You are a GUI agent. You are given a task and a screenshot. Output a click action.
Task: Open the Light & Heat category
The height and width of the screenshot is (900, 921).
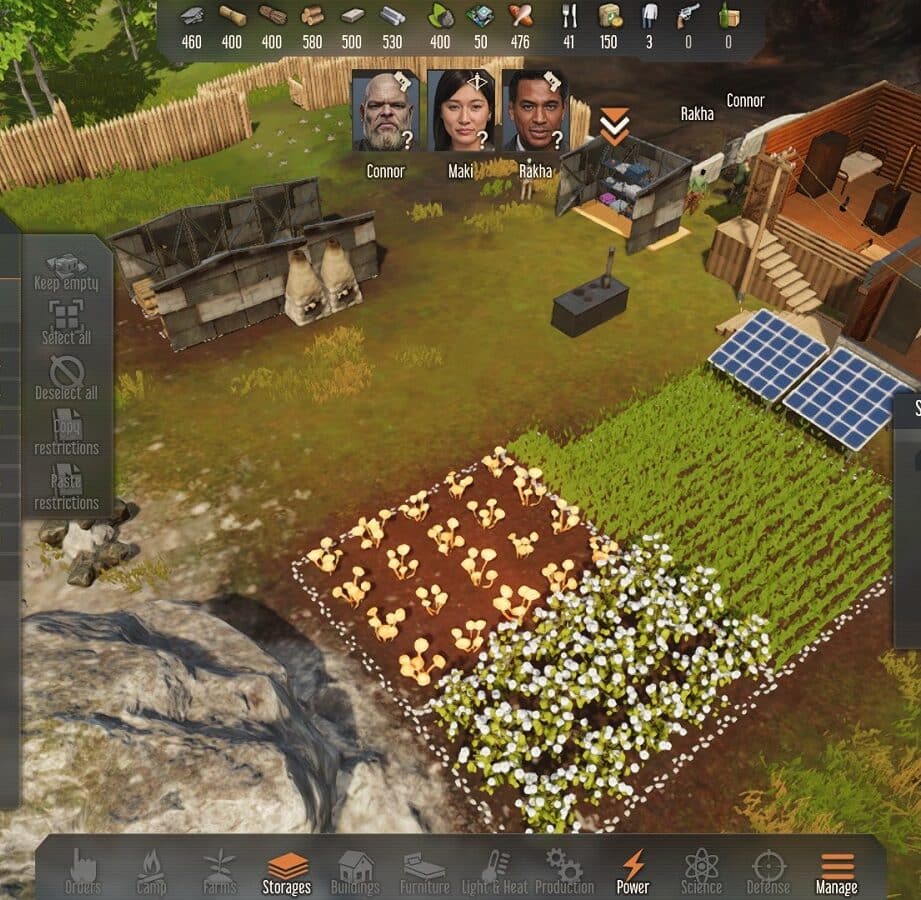pos(495,870)
